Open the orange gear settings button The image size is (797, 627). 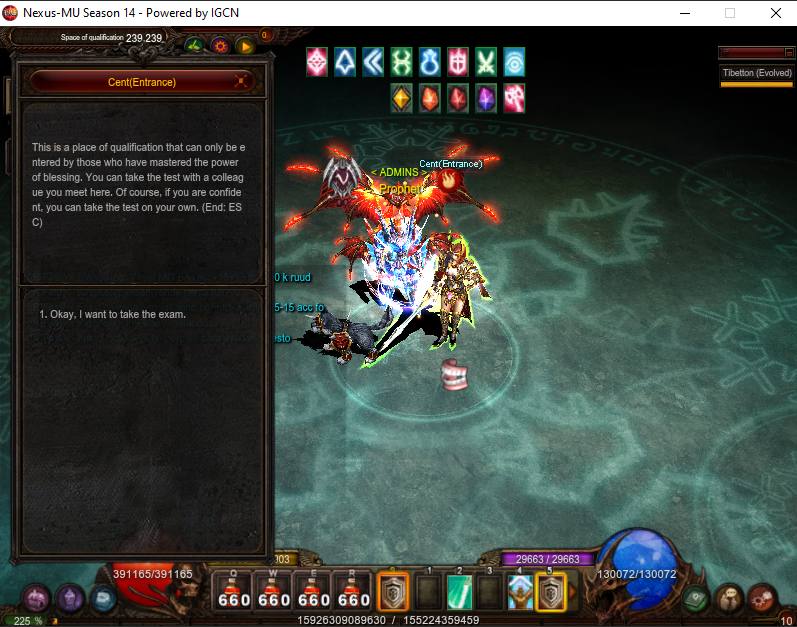[220, 45]
